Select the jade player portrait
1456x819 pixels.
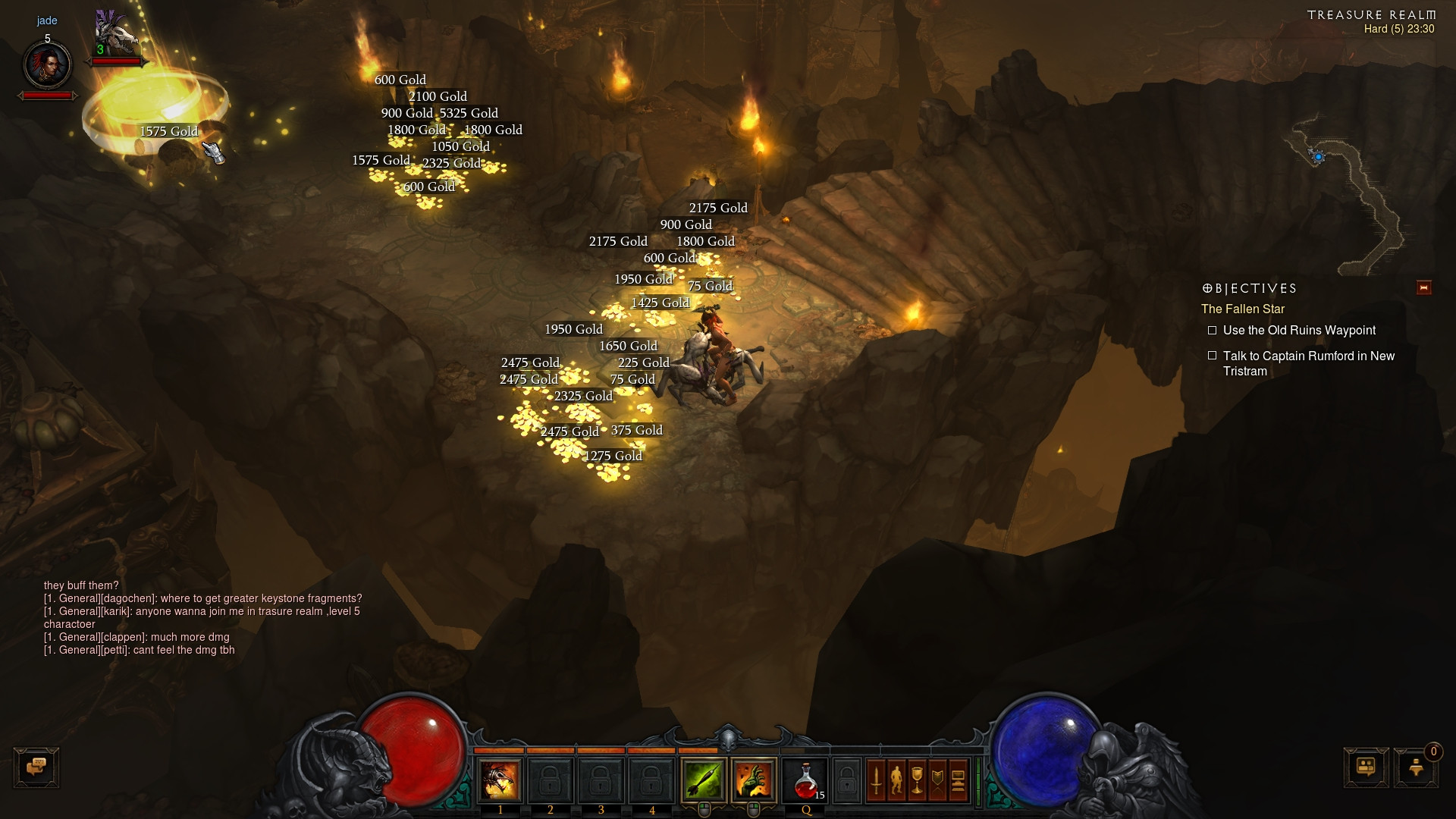point(48,65)
